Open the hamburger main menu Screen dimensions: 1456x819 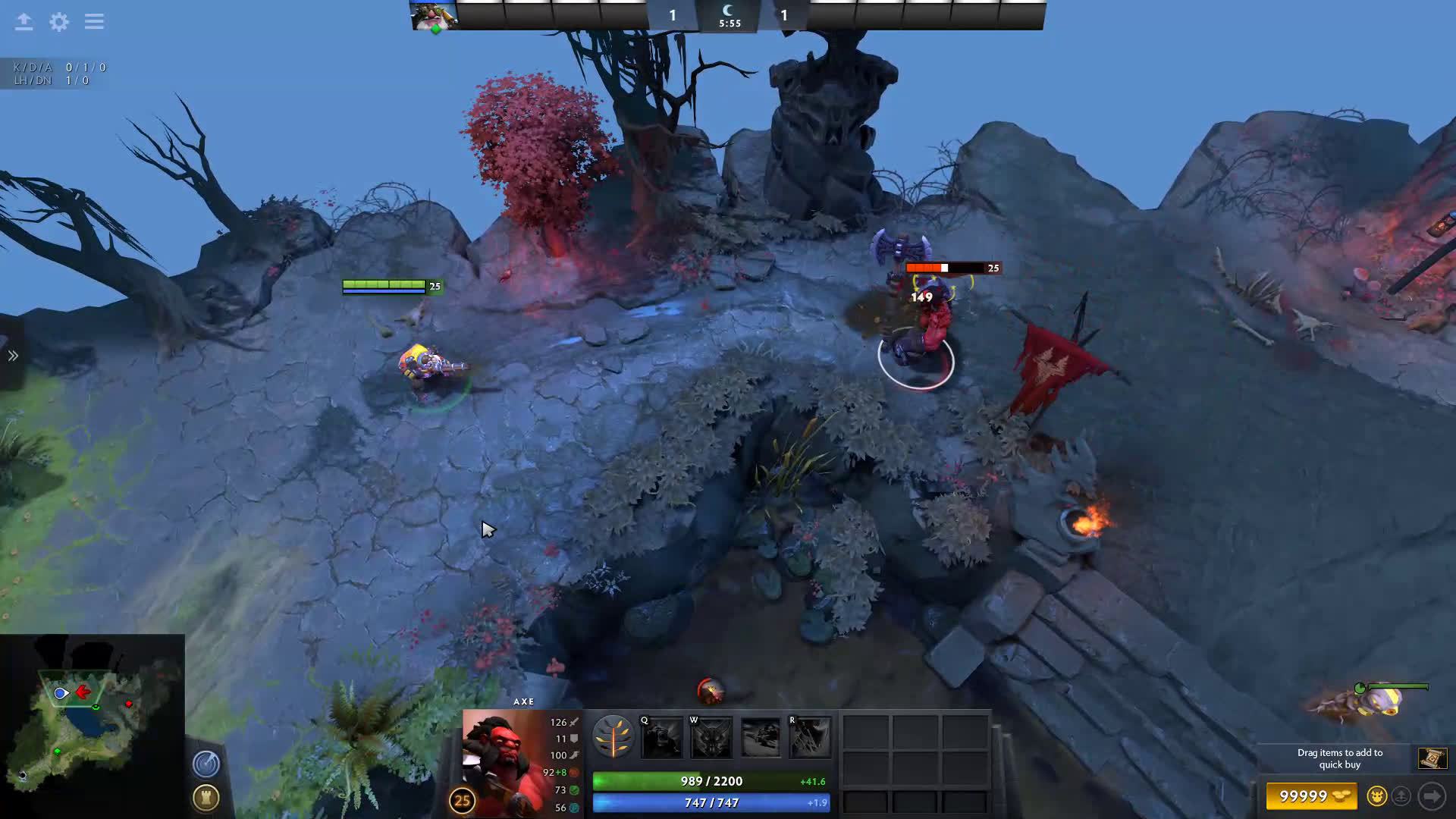94,22
